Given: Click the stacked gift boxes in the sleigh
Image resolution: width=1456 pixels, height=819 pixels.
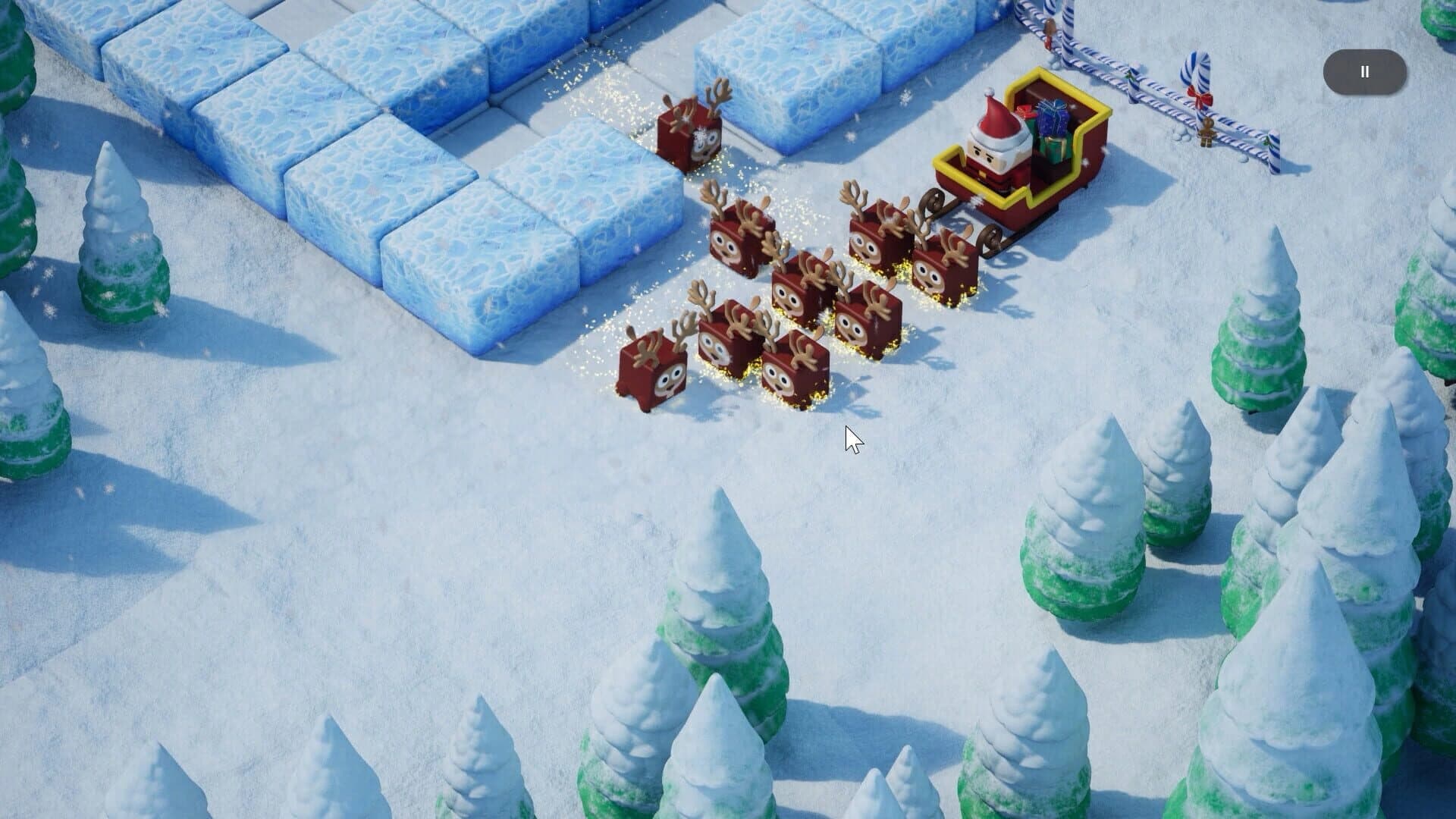Looking at the screenshot, I should point(1050,125).
